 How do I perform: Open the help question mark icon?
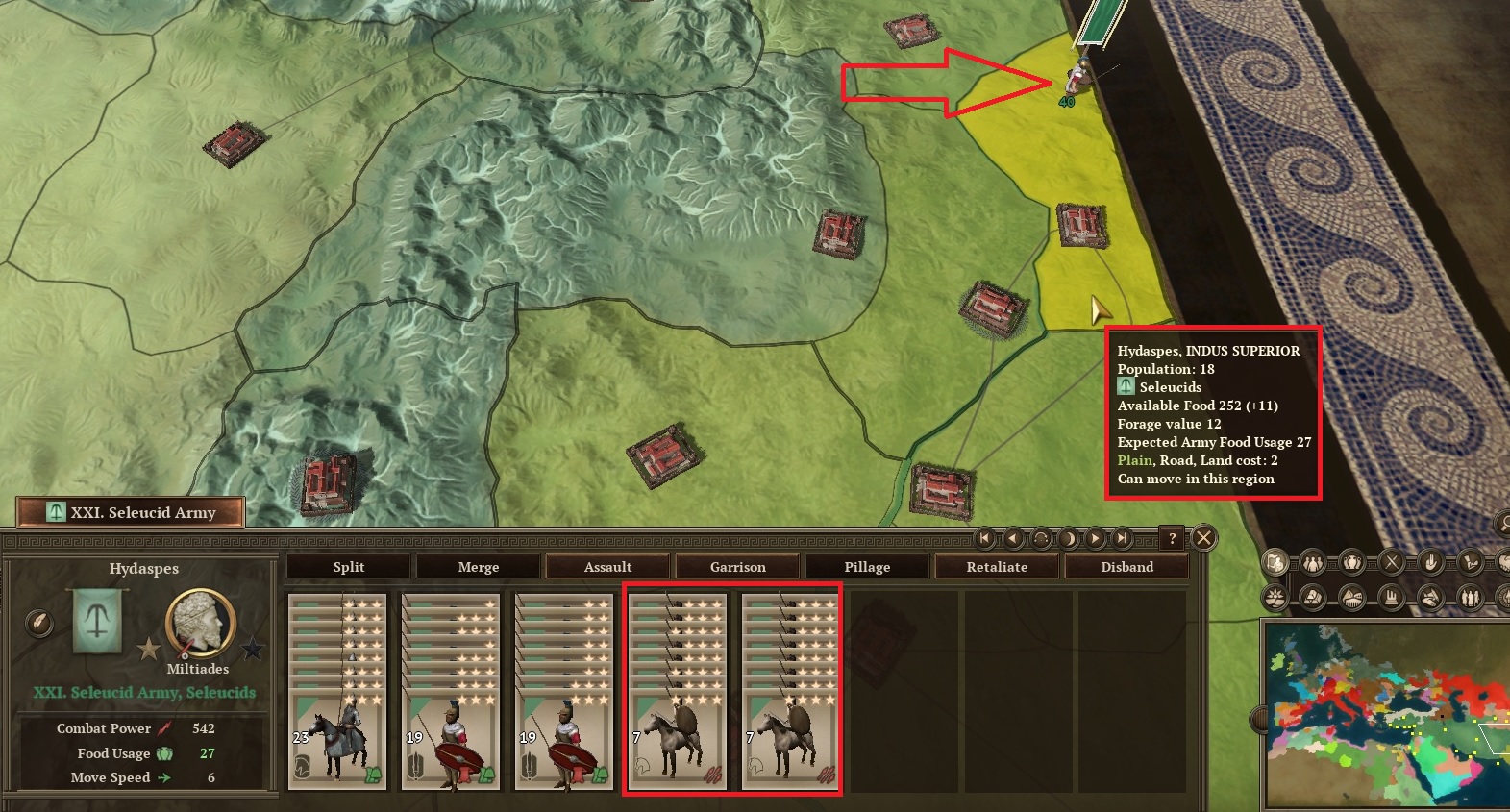[x=1173, y=539]
